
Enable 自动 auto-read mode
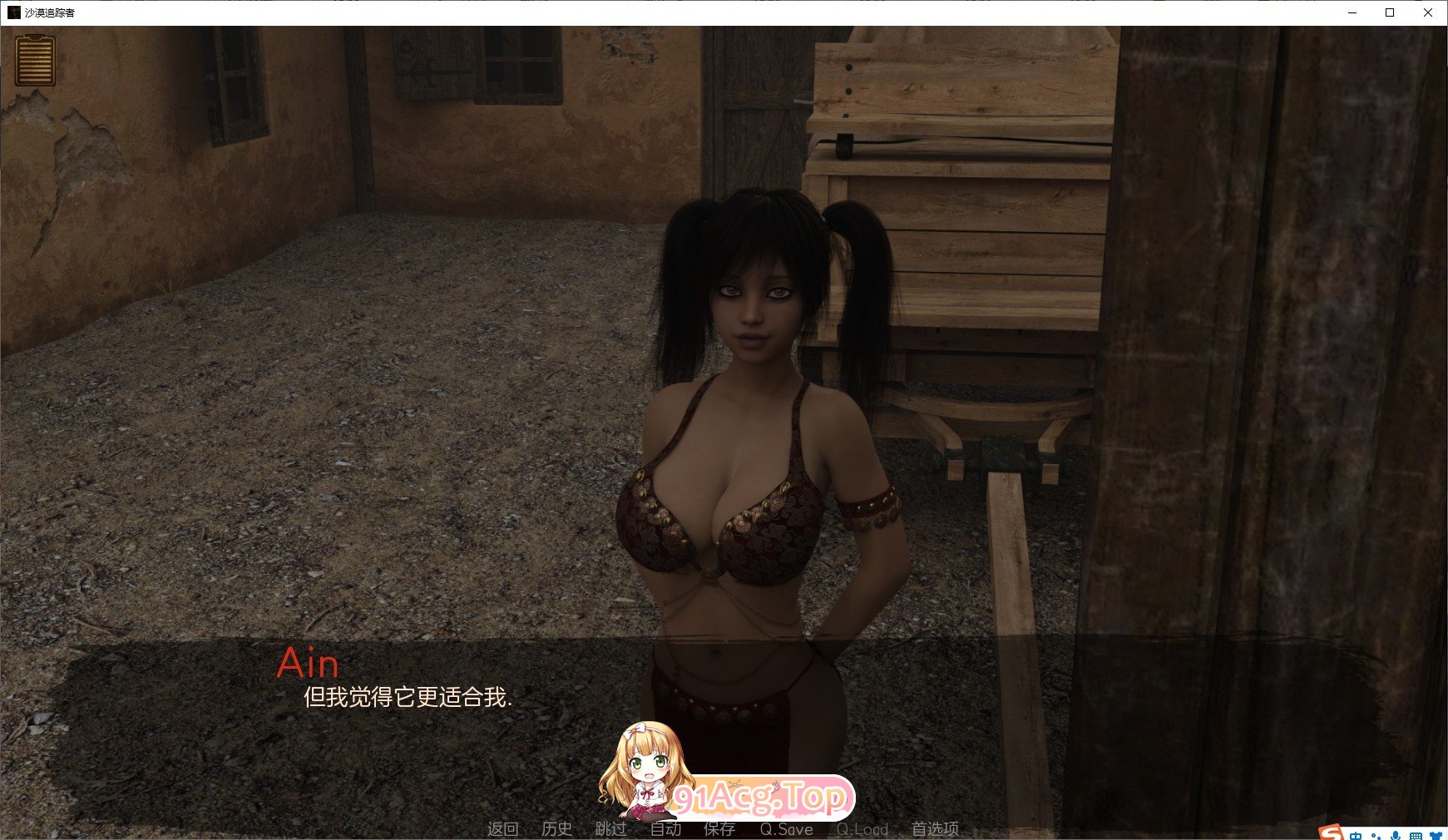click(665, 828)
